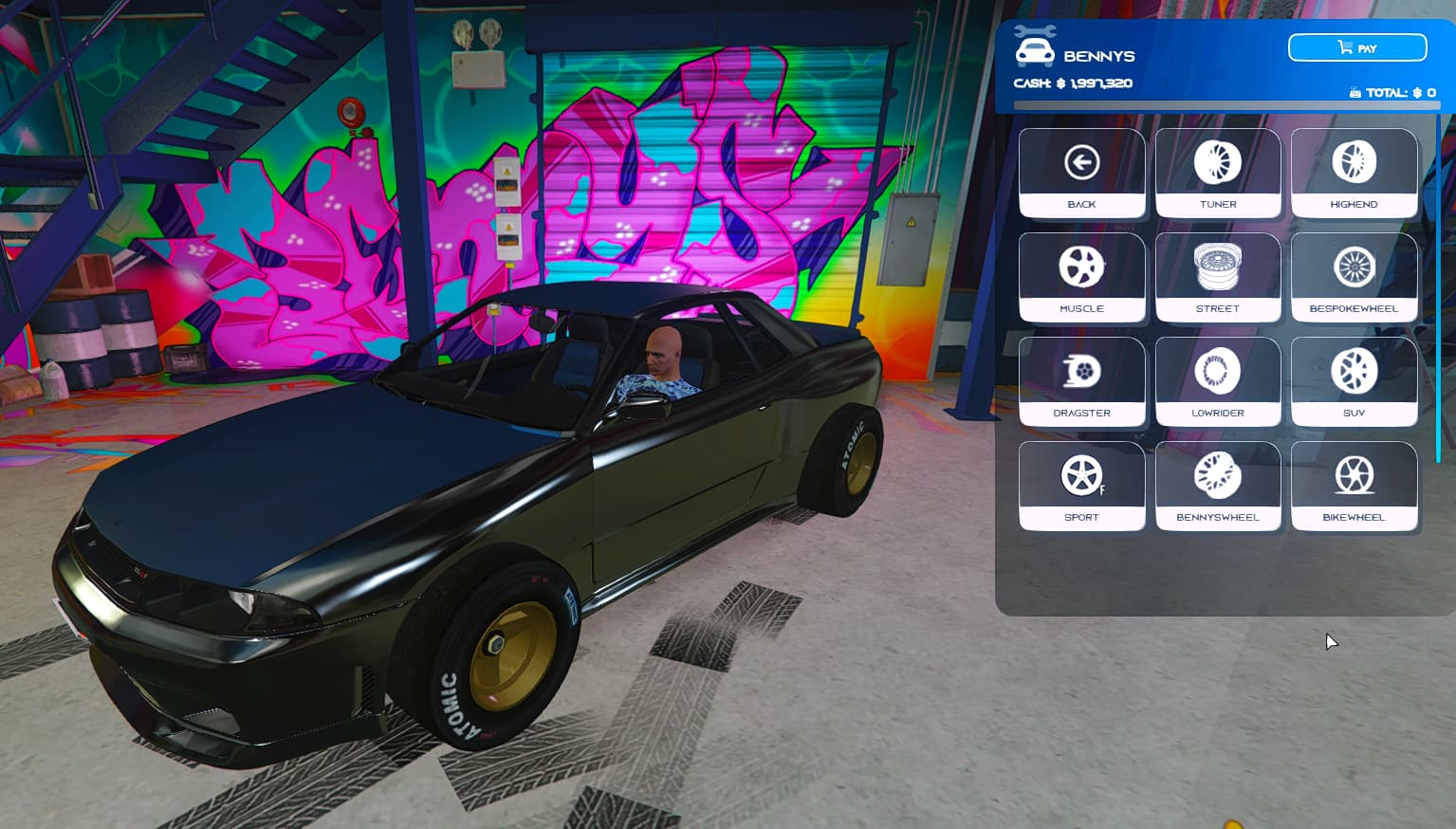Viewport: 1456px width, 829px height.
Task: Select the TUNER wheels category
Action: (x=1219, y=174)
